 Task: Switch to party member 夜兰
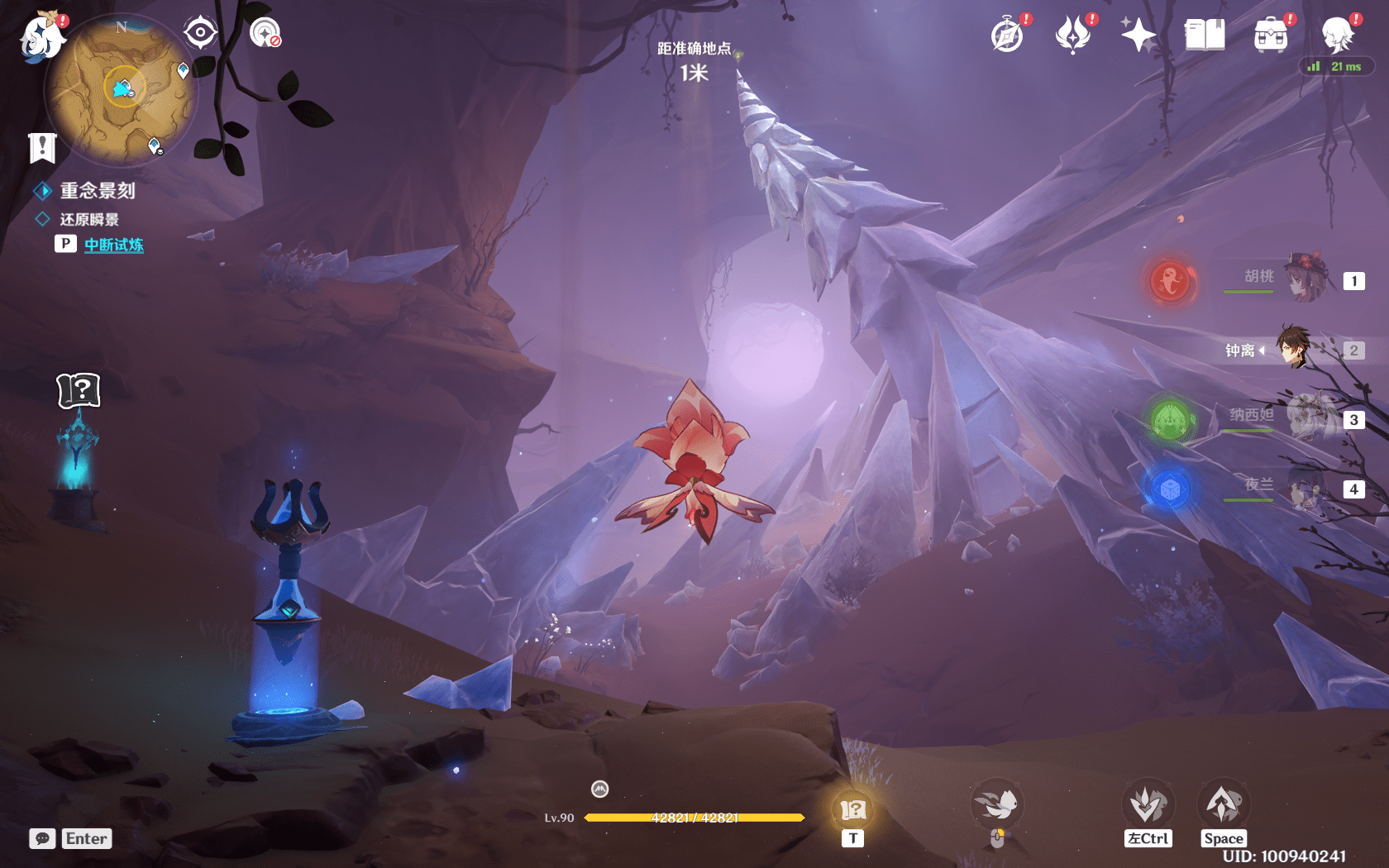[1306, 488]
